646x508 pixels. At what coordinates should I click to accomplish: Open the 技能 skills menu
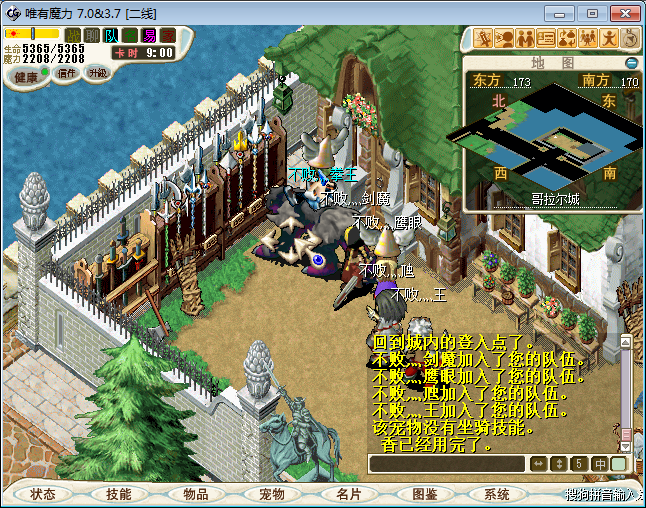point(119,494)
